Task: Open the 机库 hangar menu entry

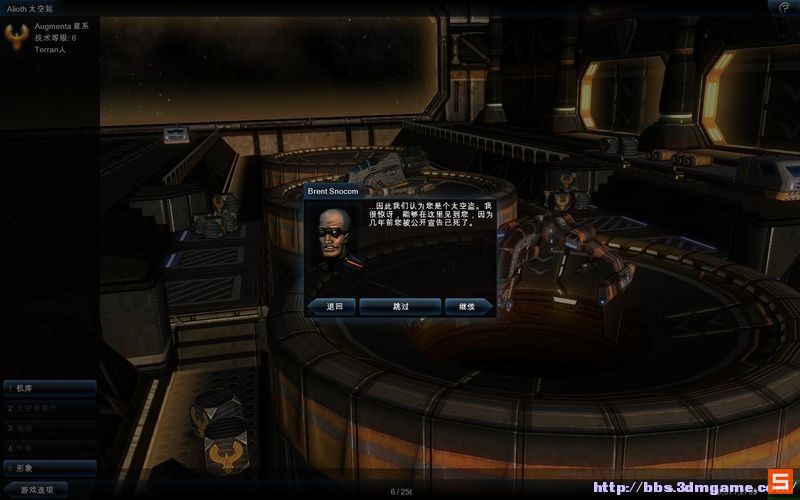Action: pyautogui.click(x=48, y=388)
